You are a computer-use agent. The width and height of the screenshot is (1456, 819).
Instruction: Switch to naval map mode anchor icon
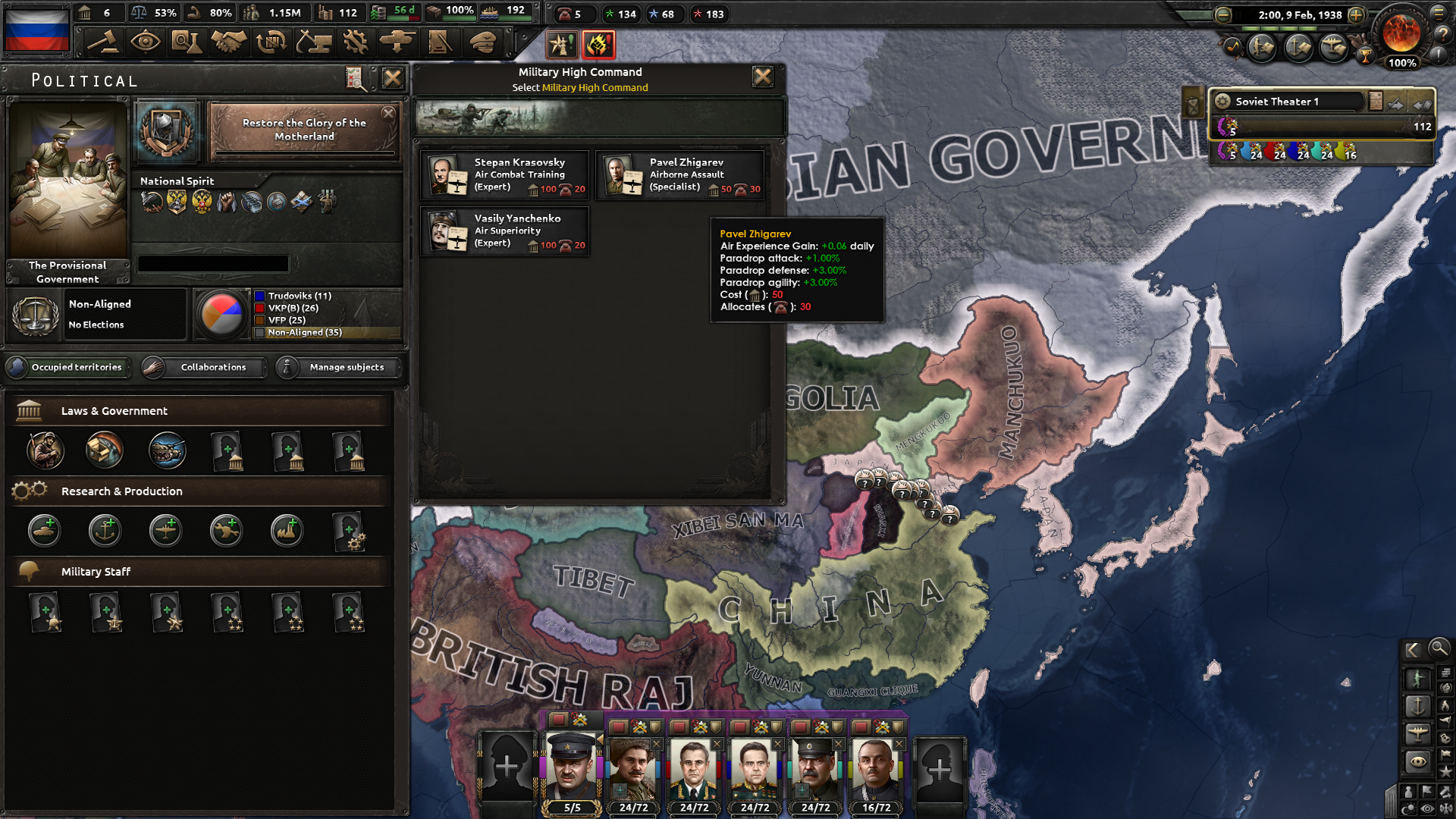[x=1418, y=706]
